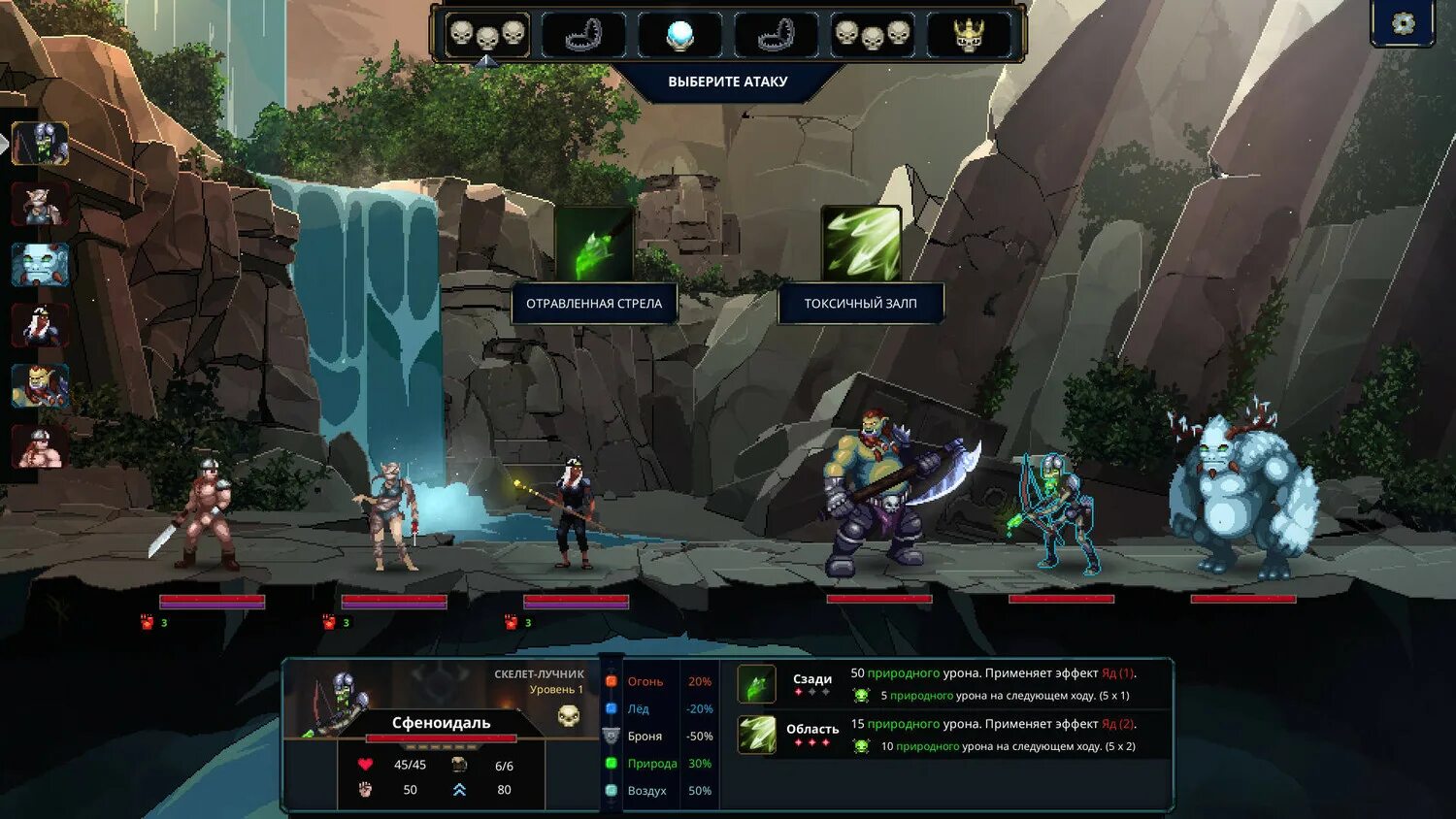Click the Сзади attack description row
This screenshot has width=1456, height=819.
[x=951, y=683]
